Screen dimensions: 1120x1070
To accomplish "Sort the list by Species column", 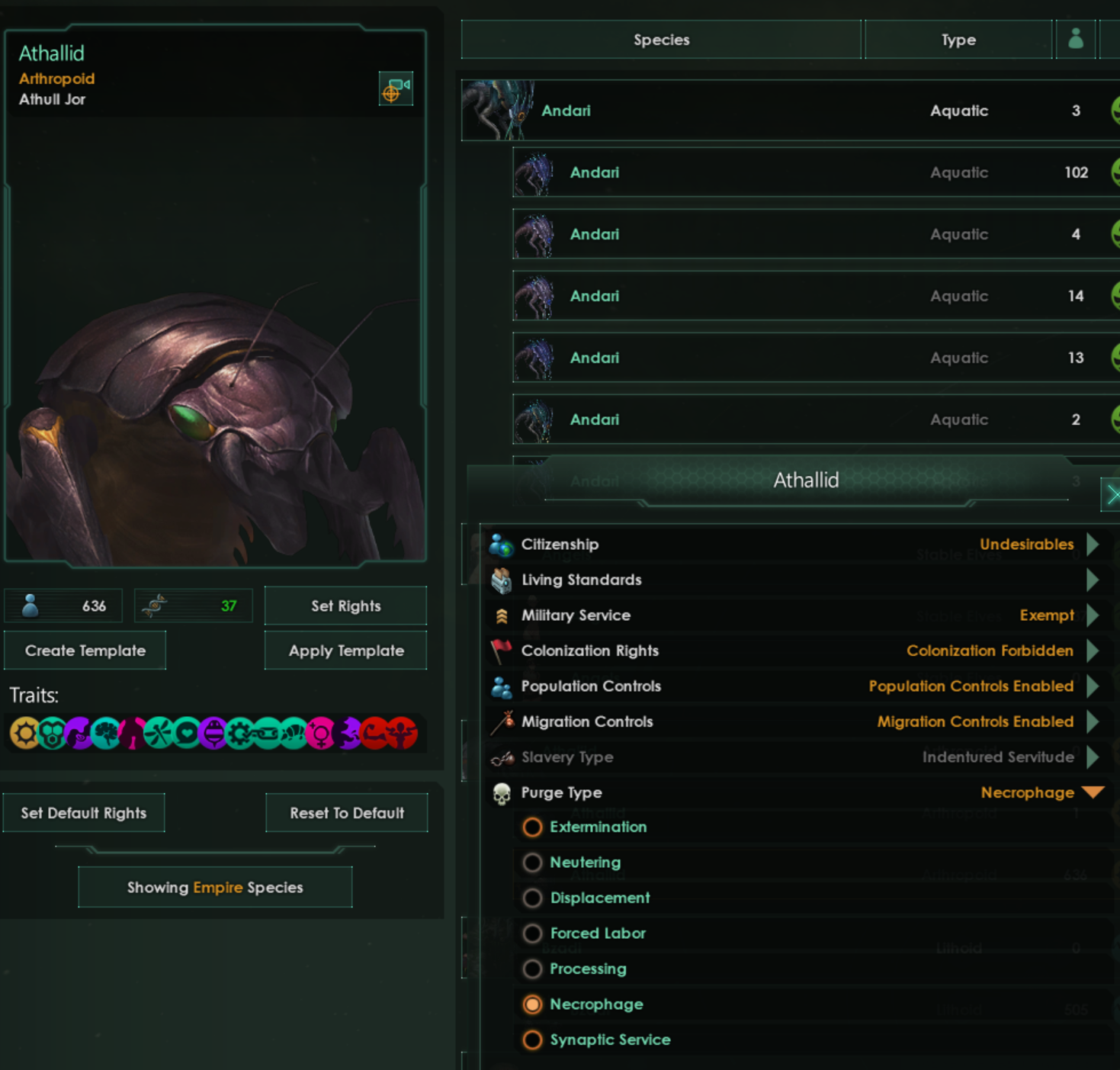I will click(661, 40).
